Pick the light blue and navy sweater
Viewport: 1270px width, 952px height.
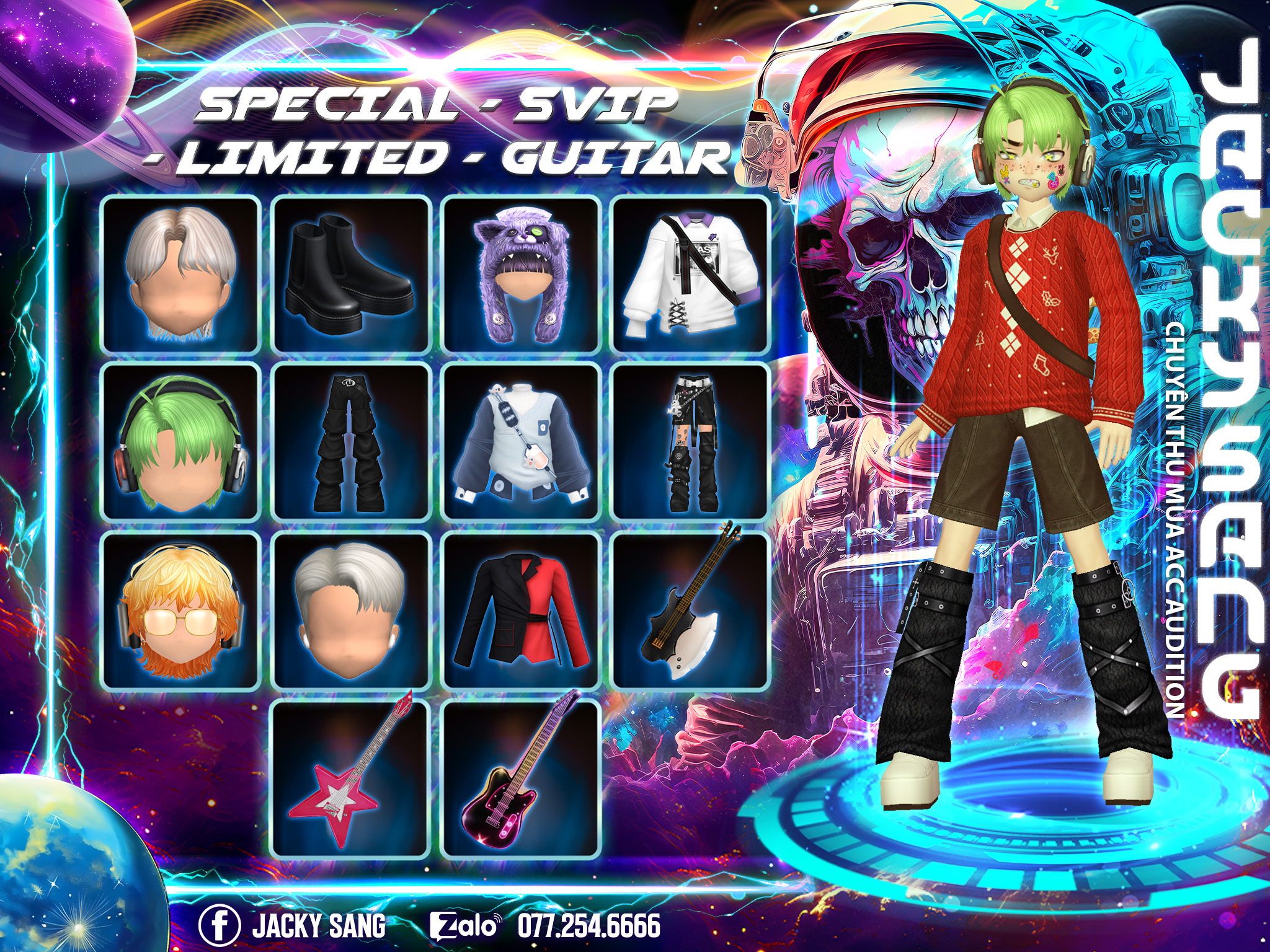pos(521,442)
